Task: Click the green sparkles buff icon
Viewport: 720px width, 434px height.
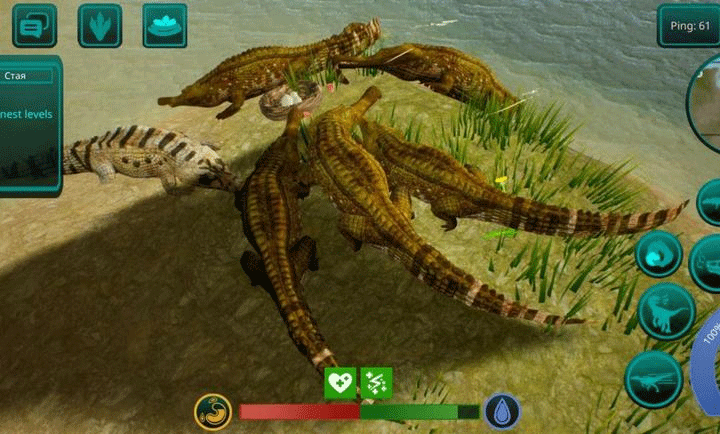Action: click(x=376, y=382)
